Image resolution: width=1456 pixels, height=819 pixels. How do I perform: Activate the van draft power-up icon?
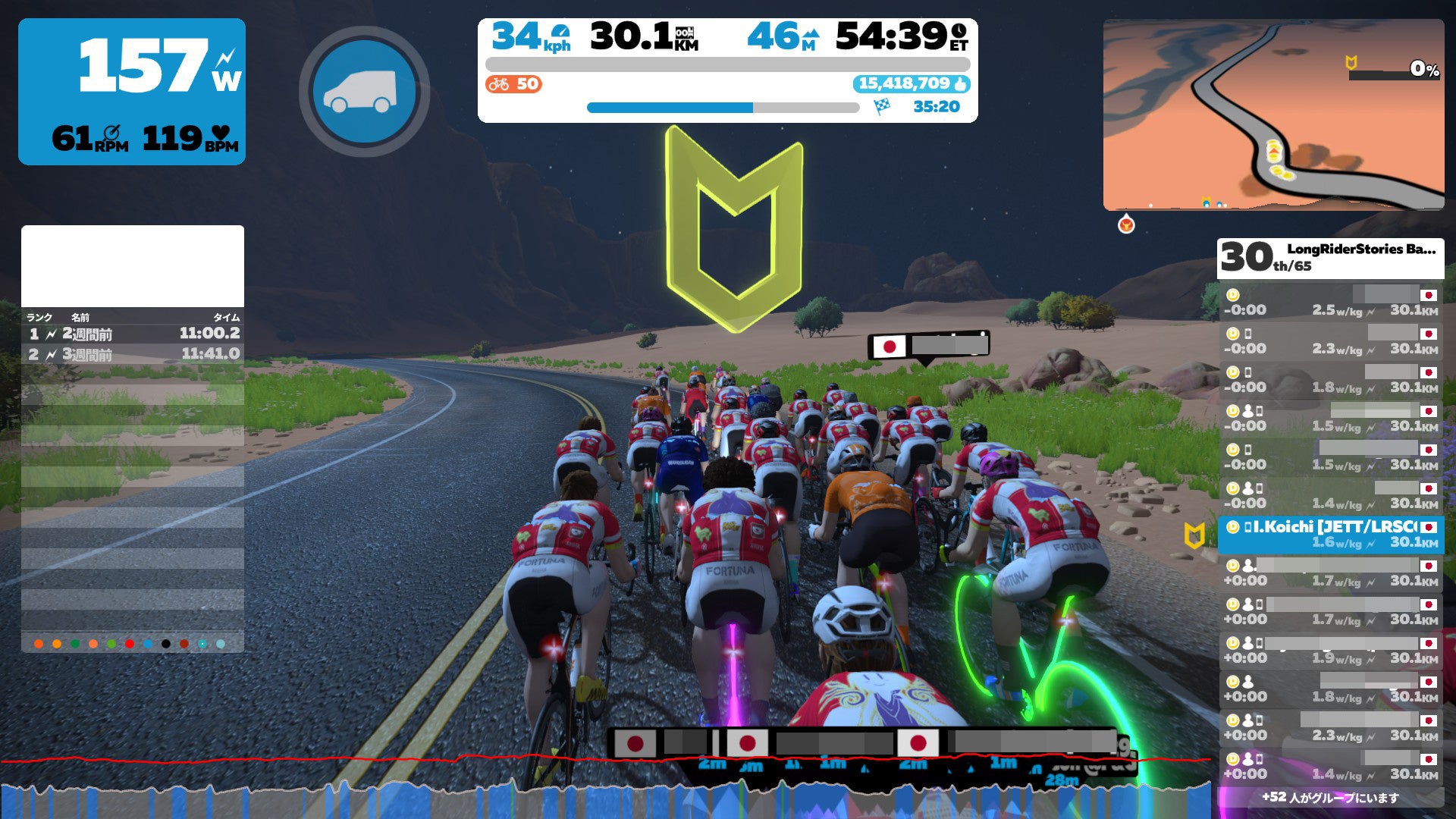tap(364, 91)
